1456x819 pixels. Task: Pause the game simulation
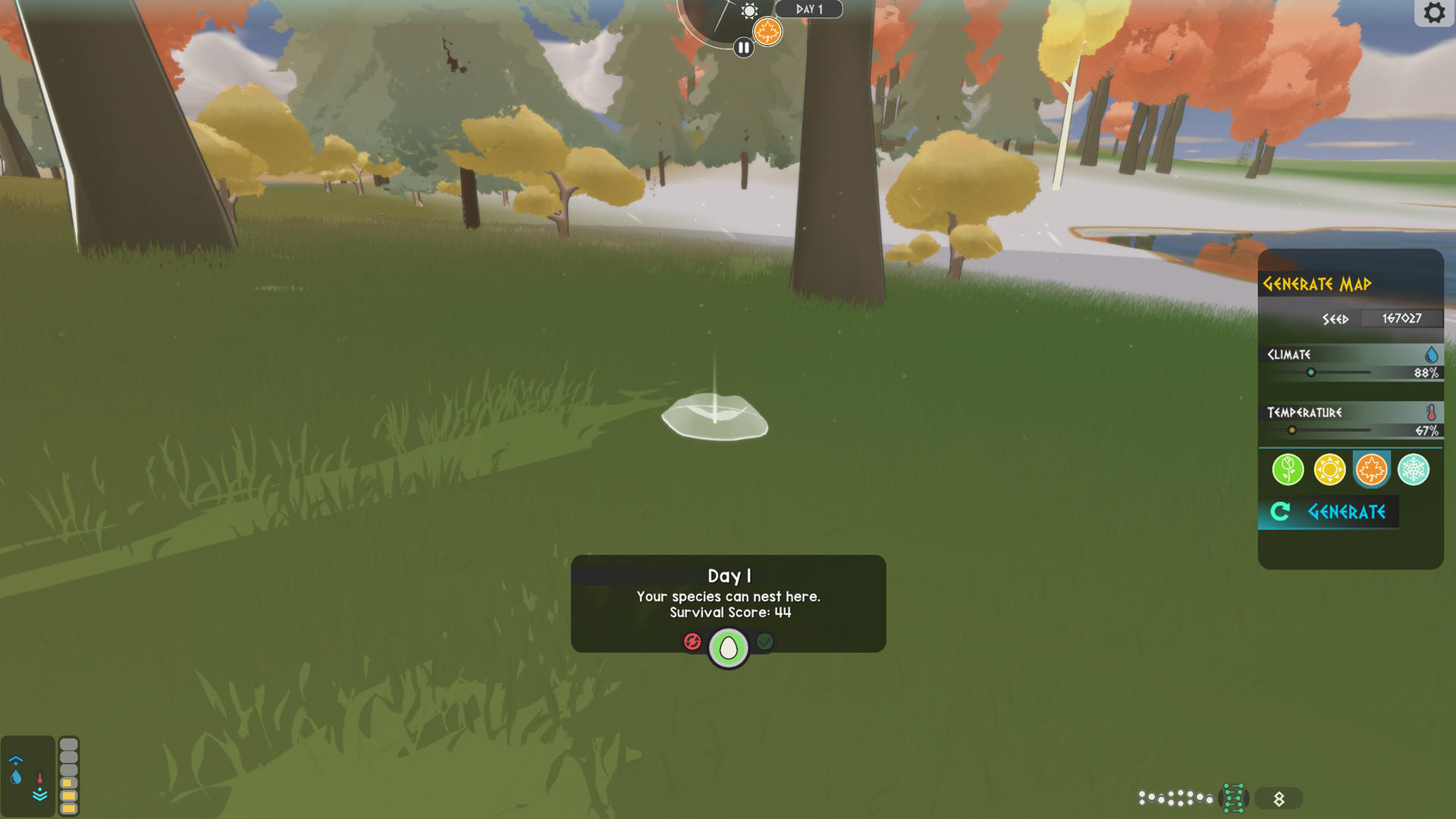[x=742, y=47]
